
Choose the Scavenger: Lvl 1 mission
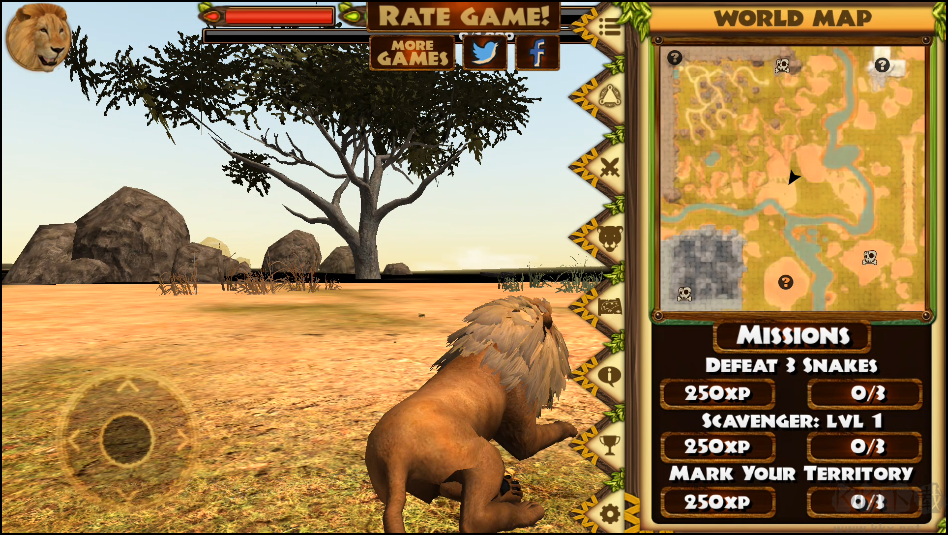[791, 420]
